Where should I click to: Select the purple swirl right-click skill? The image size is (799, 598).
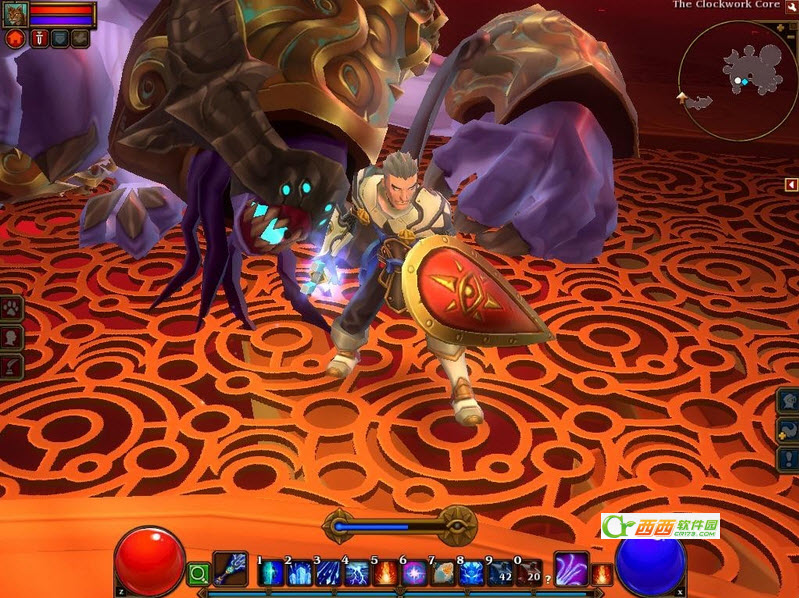(x=571, y=568)
